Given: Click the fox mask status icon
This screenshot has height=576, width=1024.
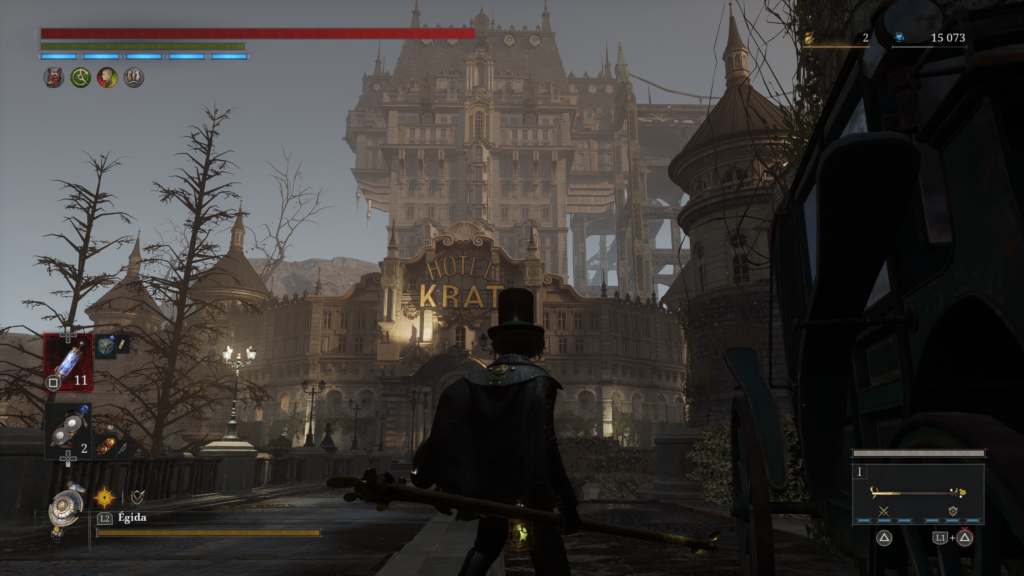Looking at the screenshot, I should [54, 77].
